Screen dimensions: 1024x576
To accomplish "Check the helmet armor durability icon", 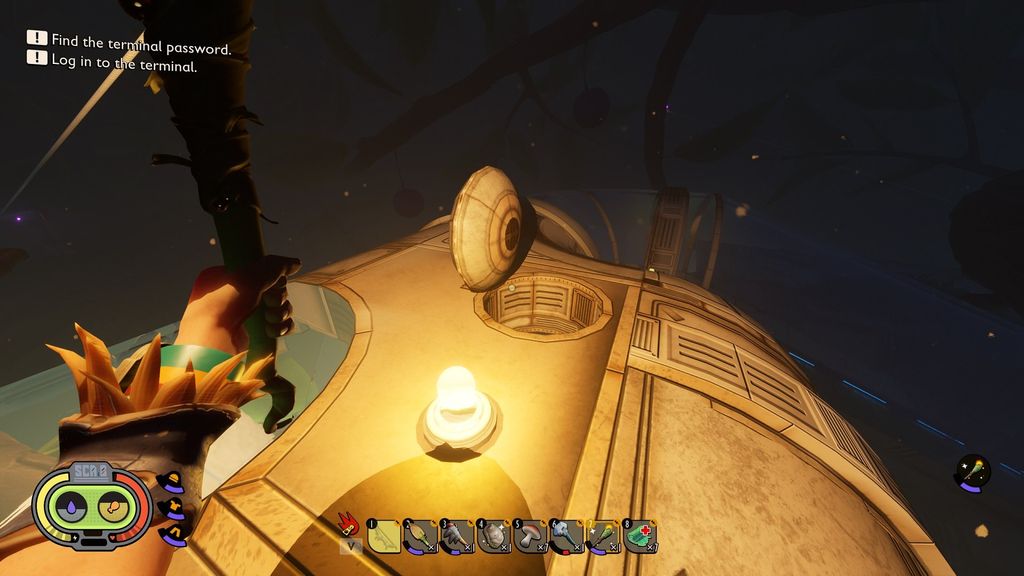I will [171, 484].
